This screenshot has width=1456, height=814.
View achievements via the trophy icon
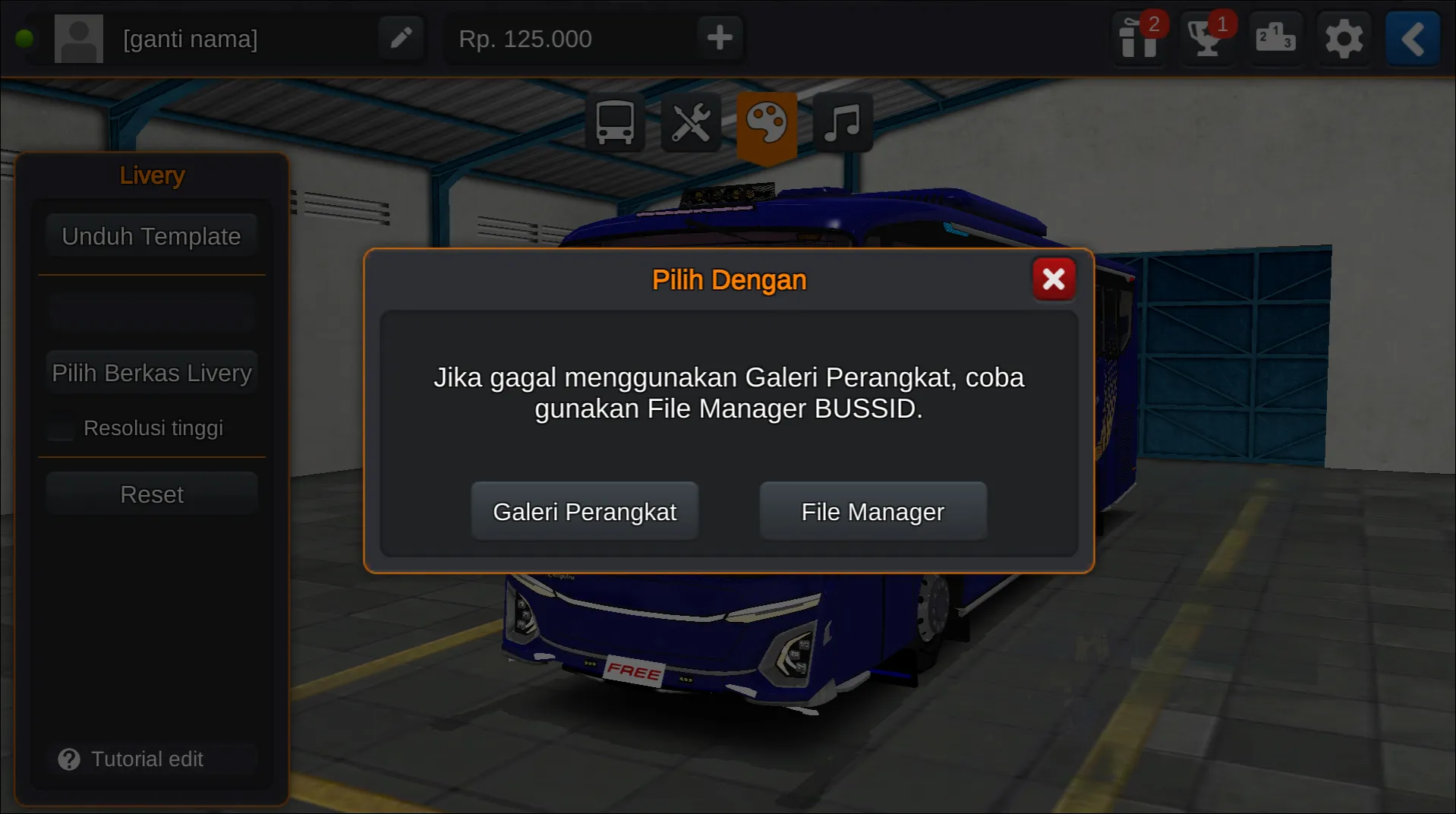(1206, 38)
